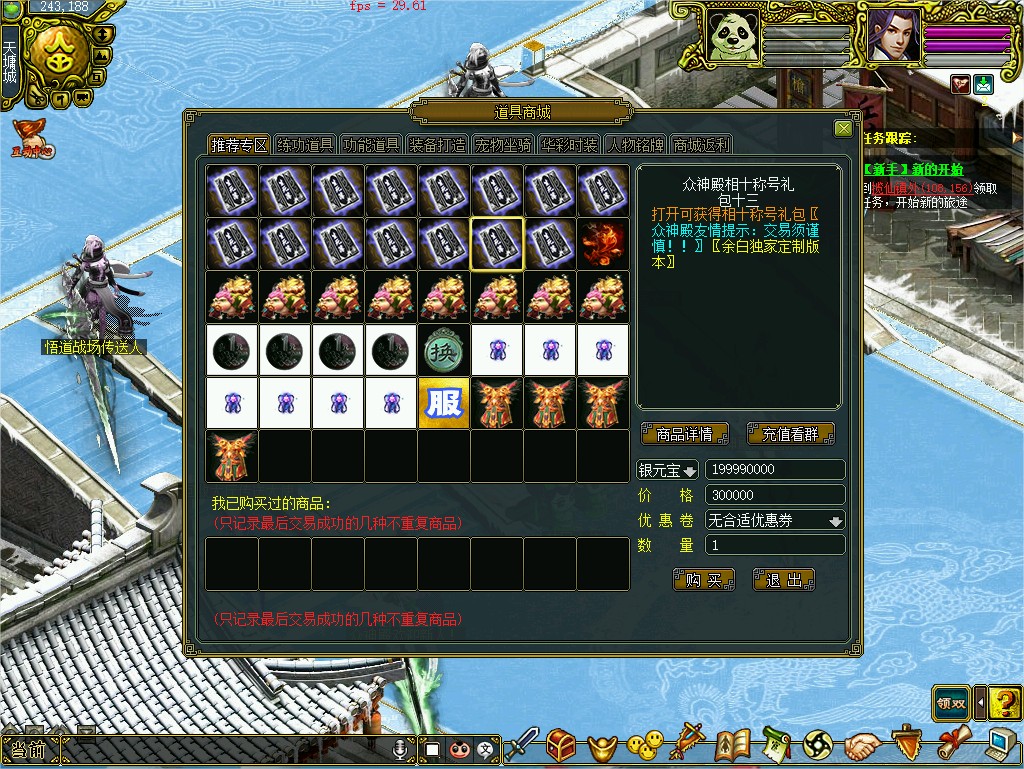The image size is (1024, 769).
Task: Switch to the 华彩时装 tab
Action: 569,145
